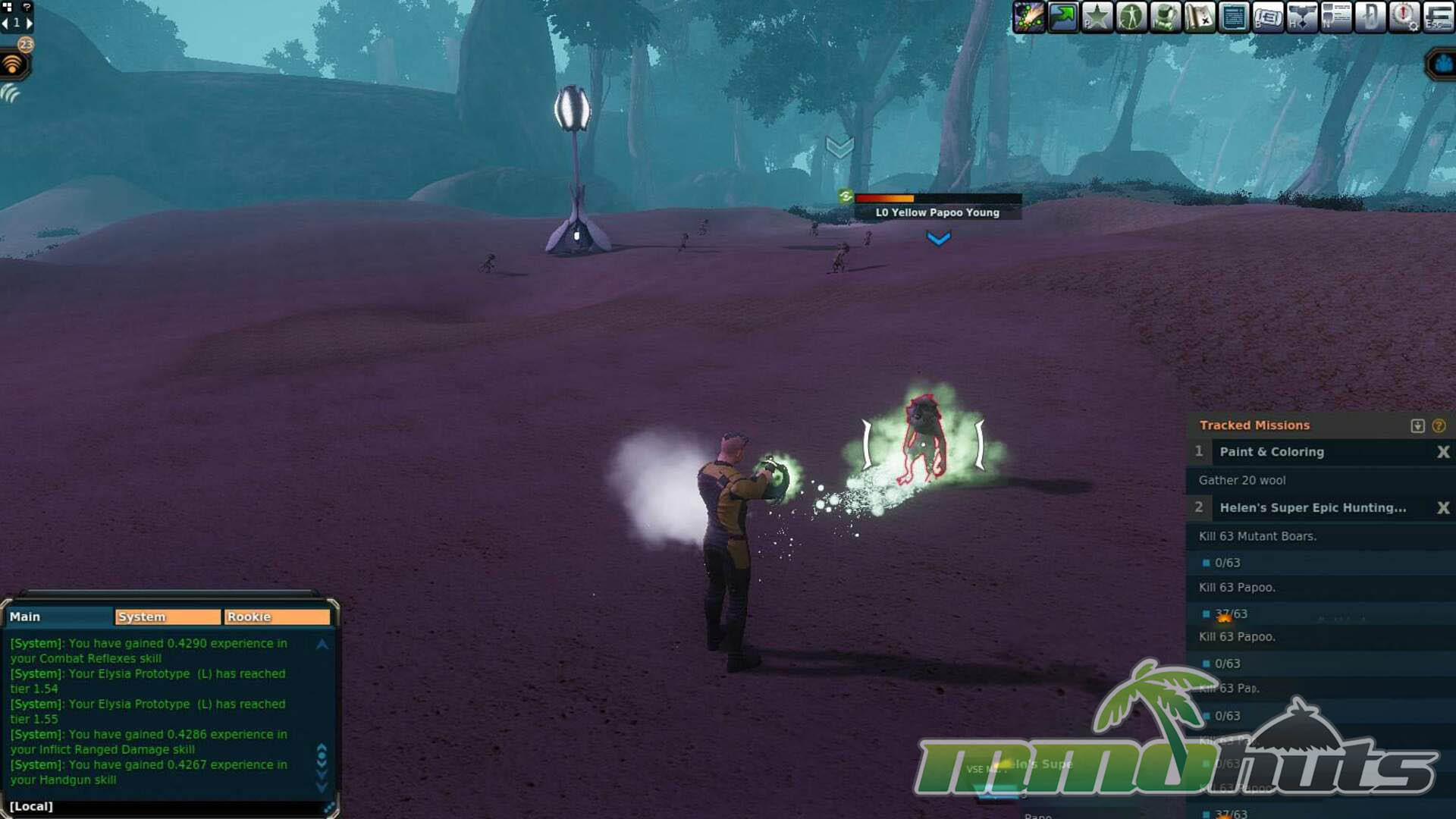The height and width of the screenshot is (819, 1456).
Task: Stop tracking the Paint & Coloring mission
Action: coord(1443,452)
